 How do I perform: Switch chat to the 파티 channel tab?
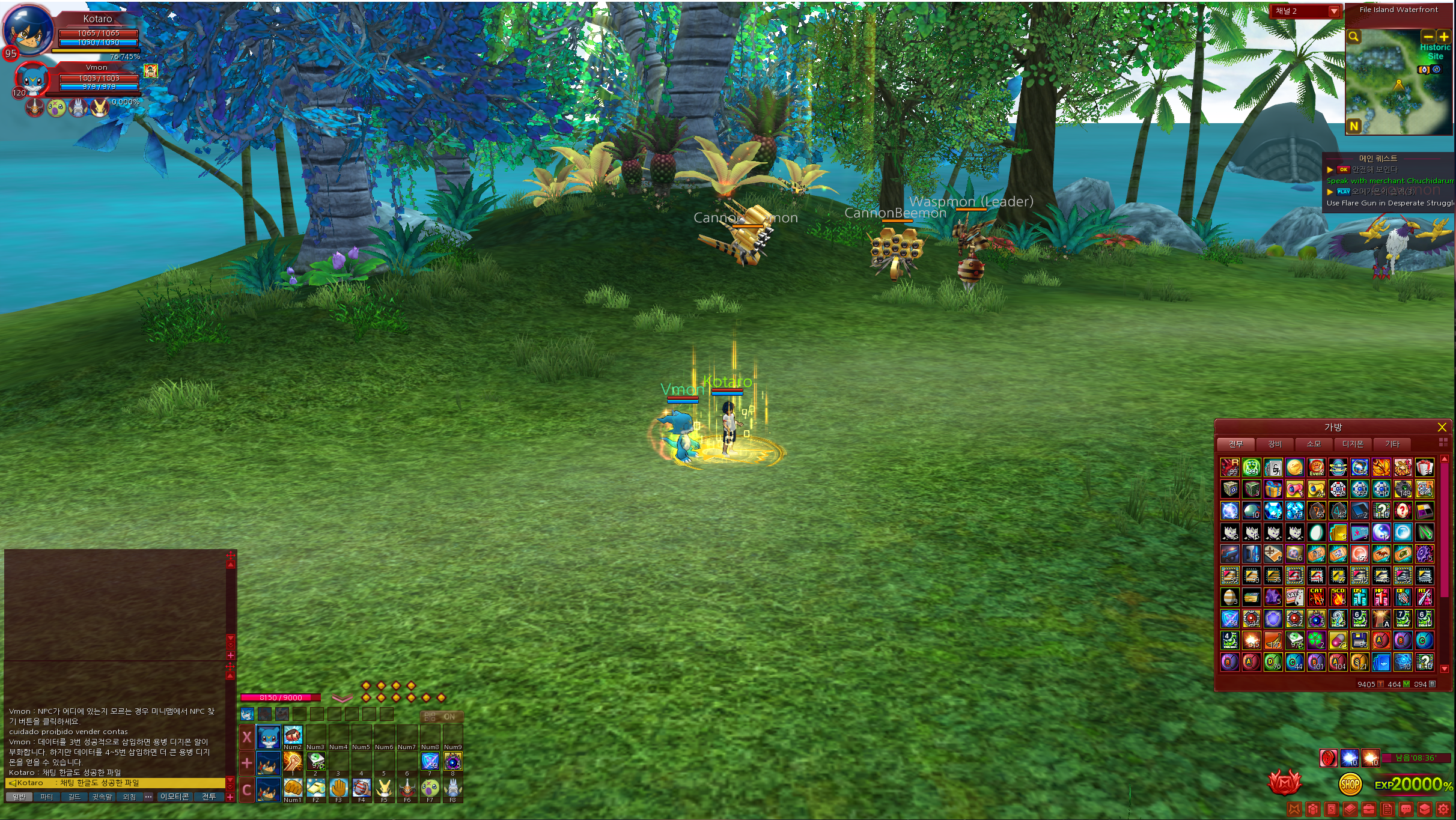46,797
